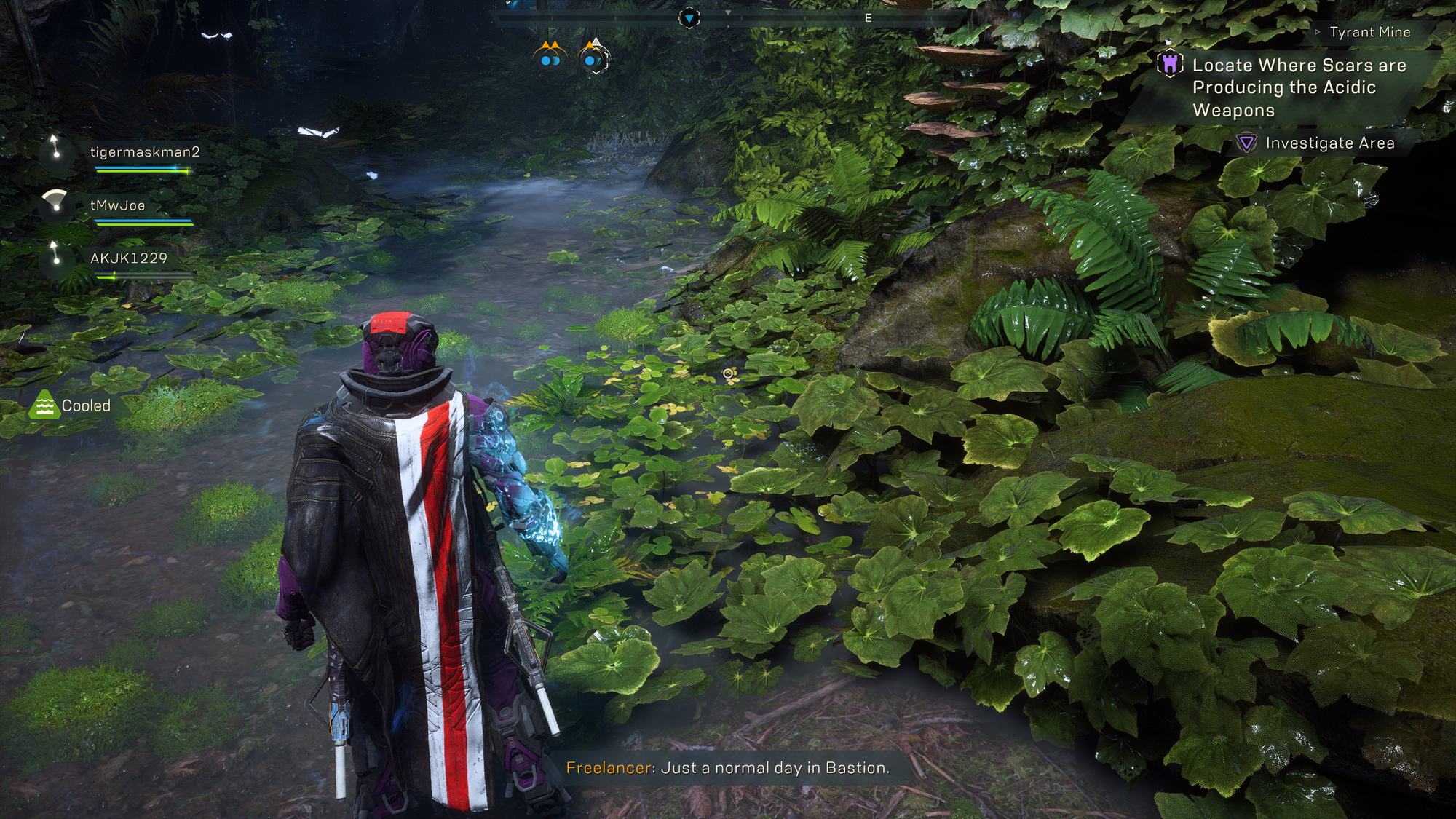
Task: Select squad member tigermaskman2
Action: (144, 152)
